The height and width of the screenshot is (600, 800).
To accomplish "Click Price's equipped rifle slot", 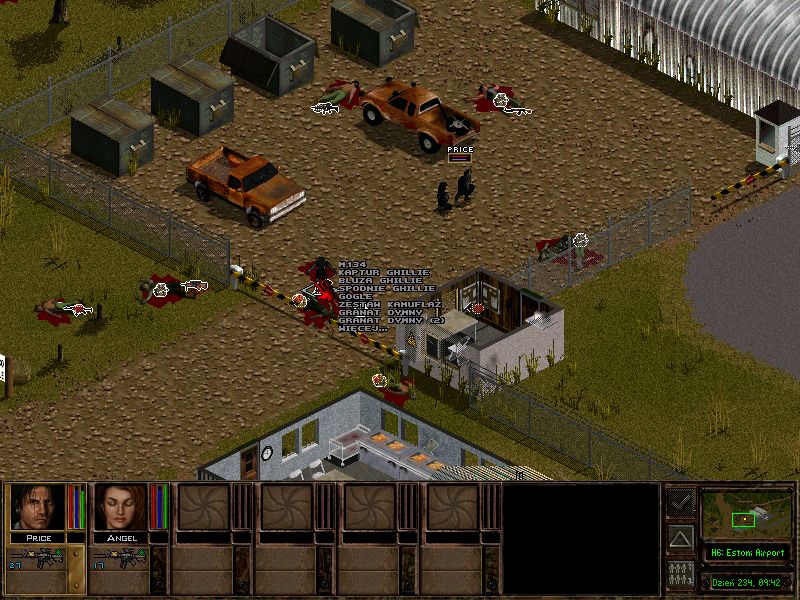I will (x=38, y=558).
